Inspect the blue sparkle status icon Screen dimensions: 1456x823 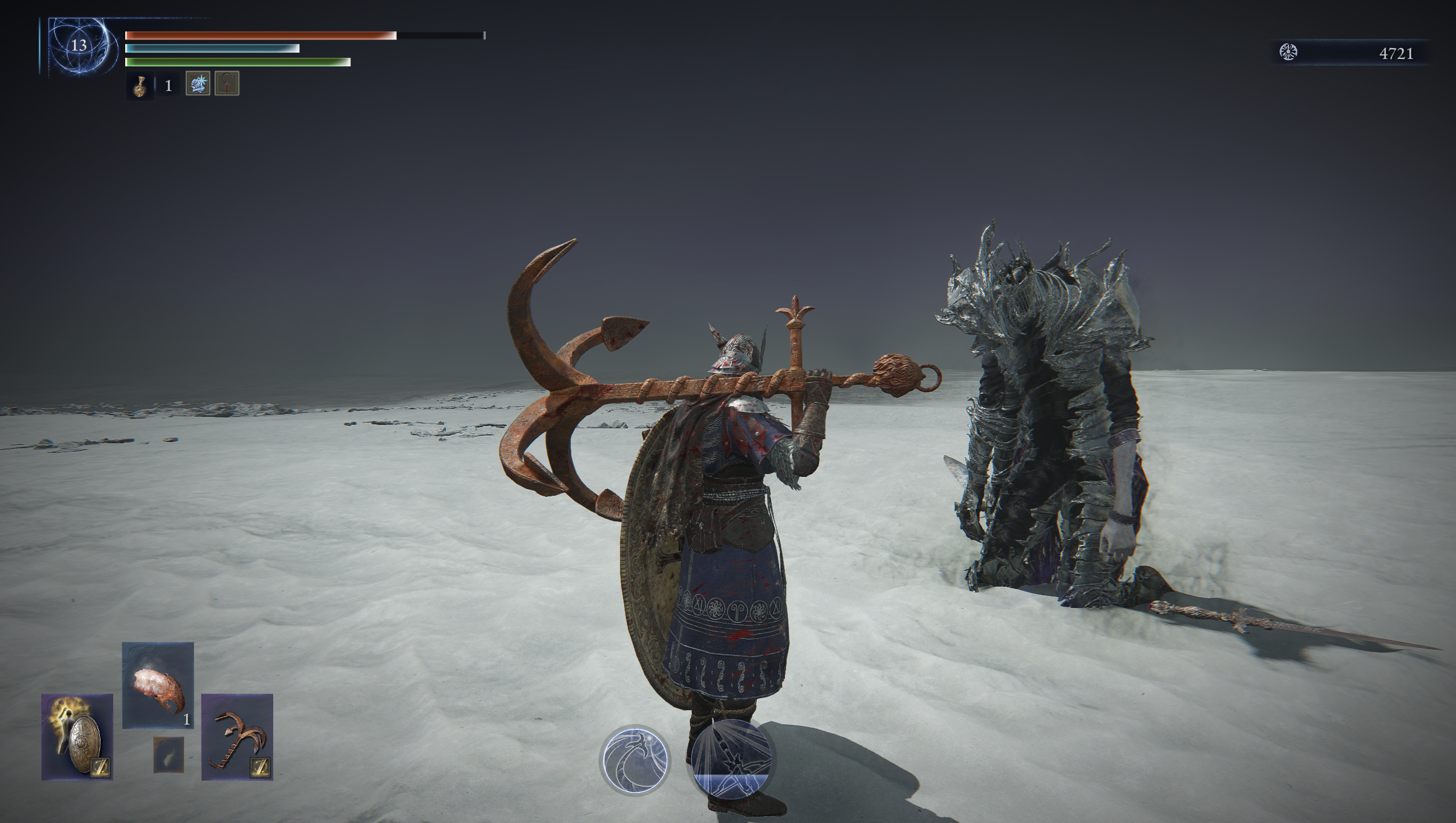tap(198, 84)
